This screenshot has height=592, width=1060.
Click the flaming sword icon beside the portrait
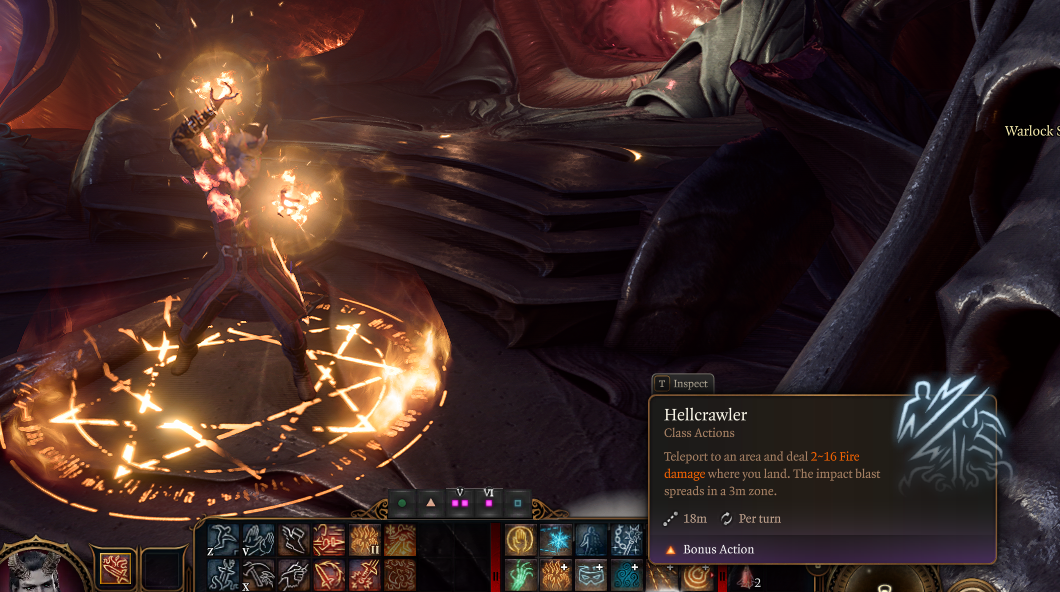pos(115,567)
